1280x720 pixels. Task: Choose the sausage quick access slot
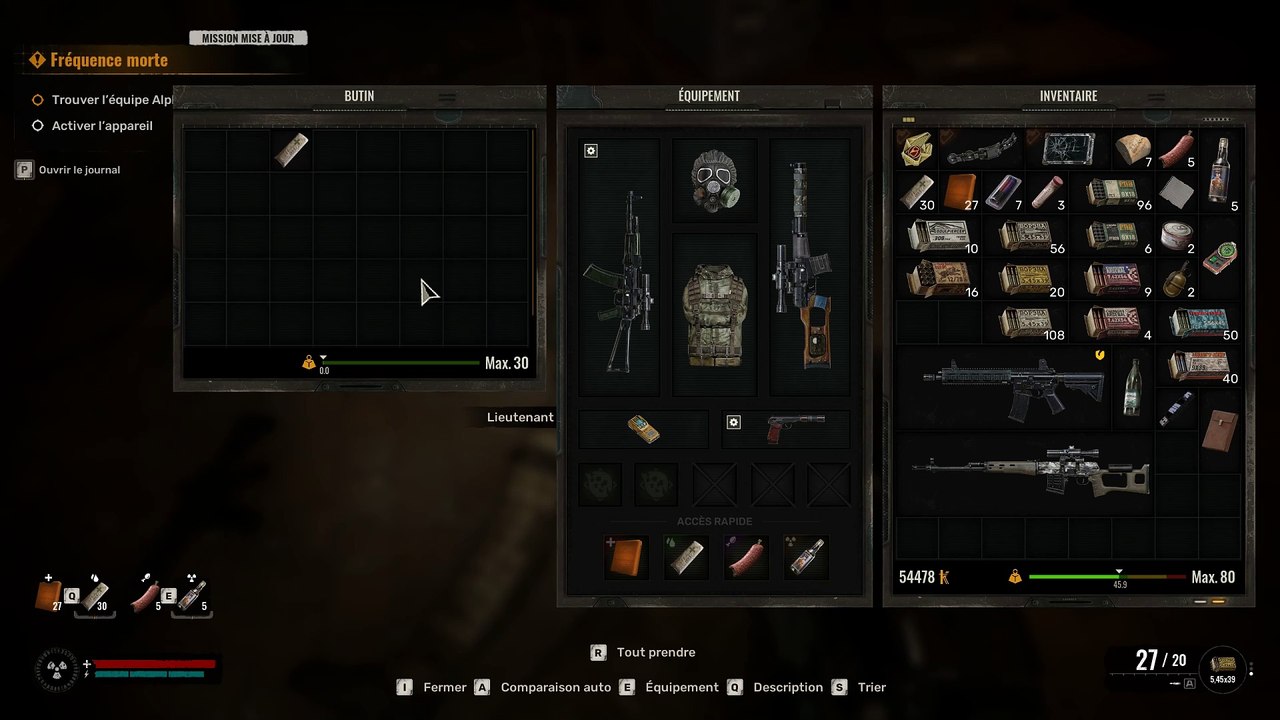tap(746, 557)
